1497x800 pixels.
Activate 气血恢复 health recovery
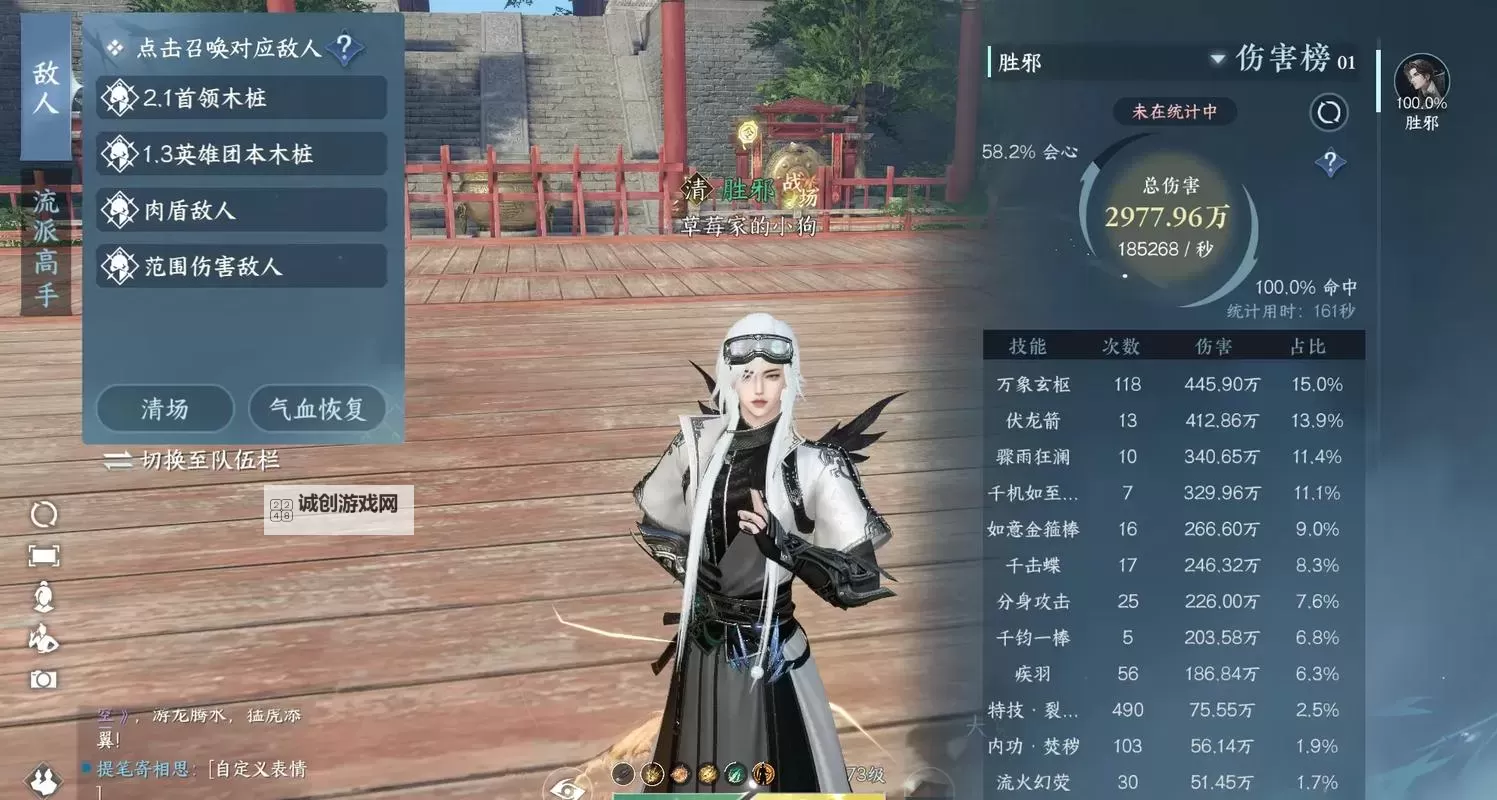pyautogui.click(x=318, y=408)
